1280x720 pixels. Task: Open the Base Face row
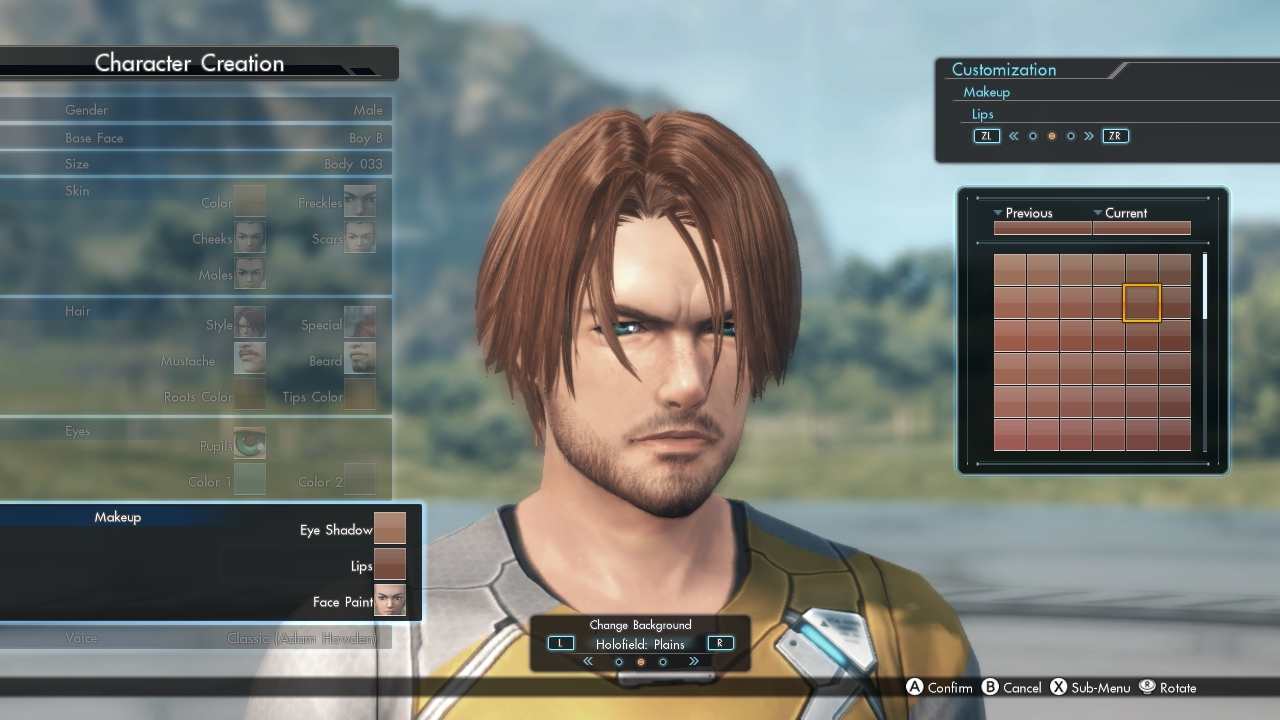coord(195,138)
